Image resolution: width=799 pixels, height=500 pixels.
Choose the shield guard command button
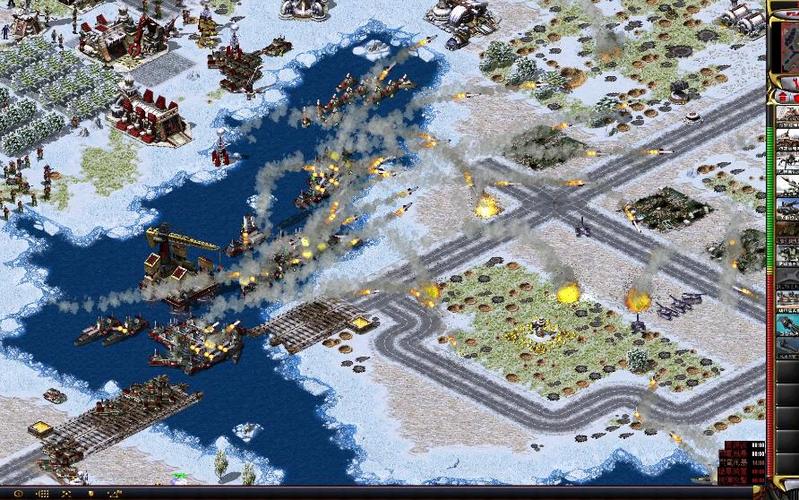[91, 493]
